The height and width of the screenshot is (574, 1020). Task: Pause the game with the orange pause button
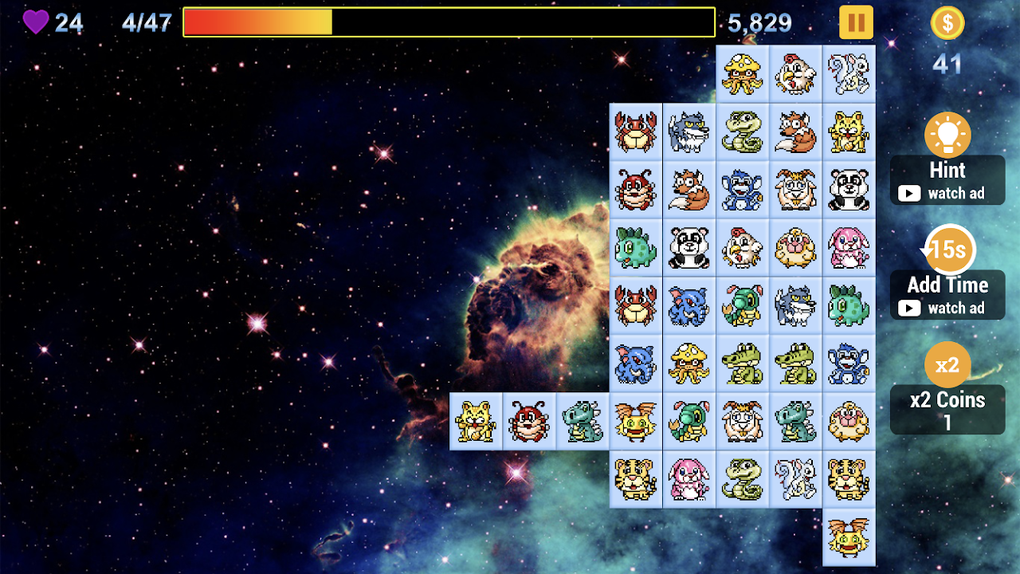[855, 22]
